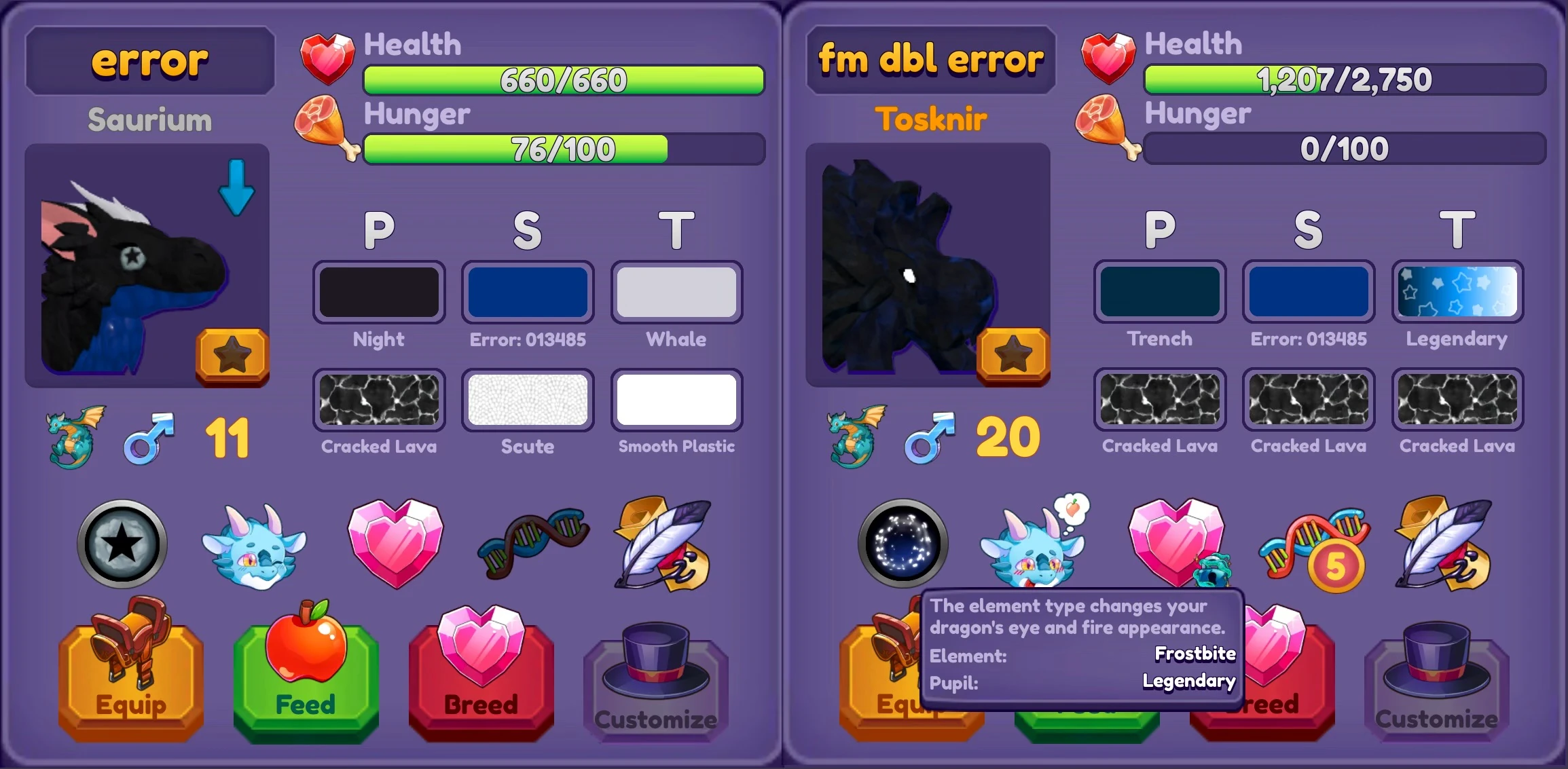The width and height of the screenshot is (1568, 769).
Task: Toggle the star badge on Tosknir's portrait
Action: click(1013, 353)
